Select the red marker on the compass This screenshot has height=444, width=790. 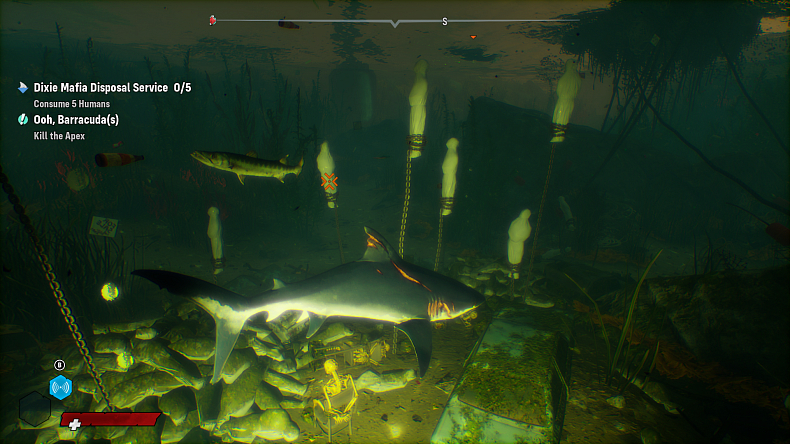point(212,19)
